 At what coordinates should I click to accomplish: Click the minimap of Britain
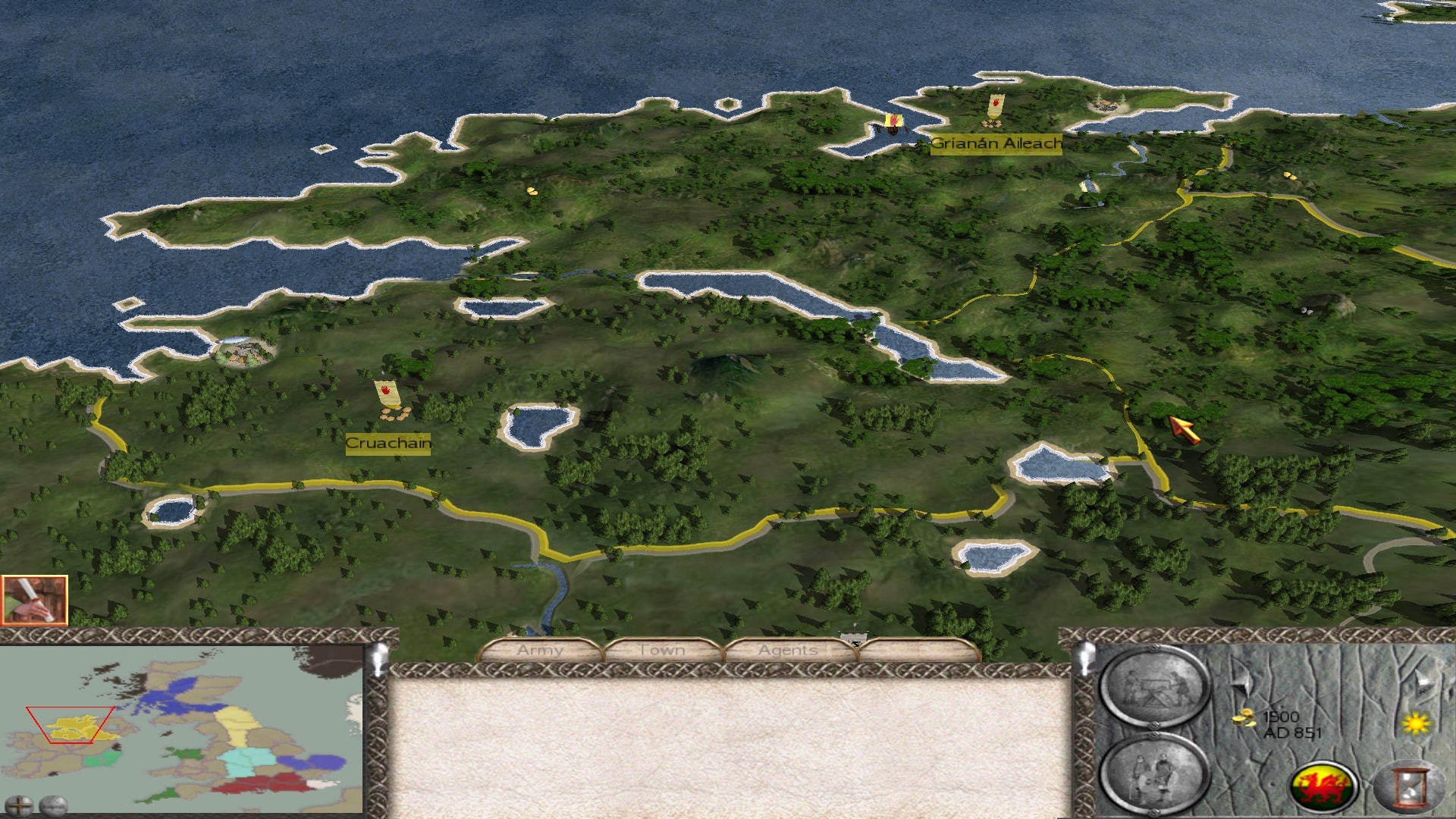click(182, 728)
